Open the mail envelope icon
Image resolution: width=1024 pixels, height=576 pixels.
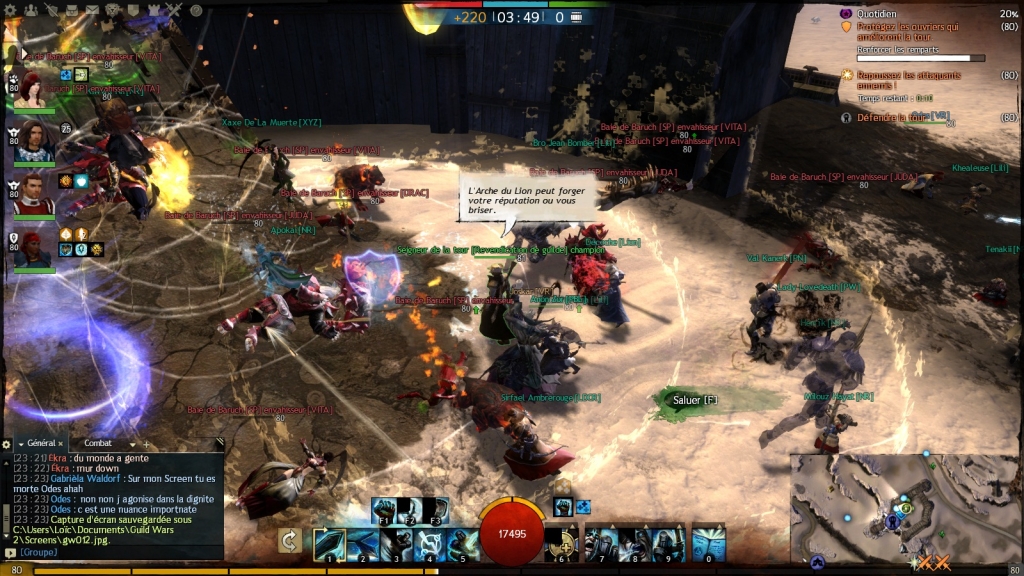click(x=92, y=11)
